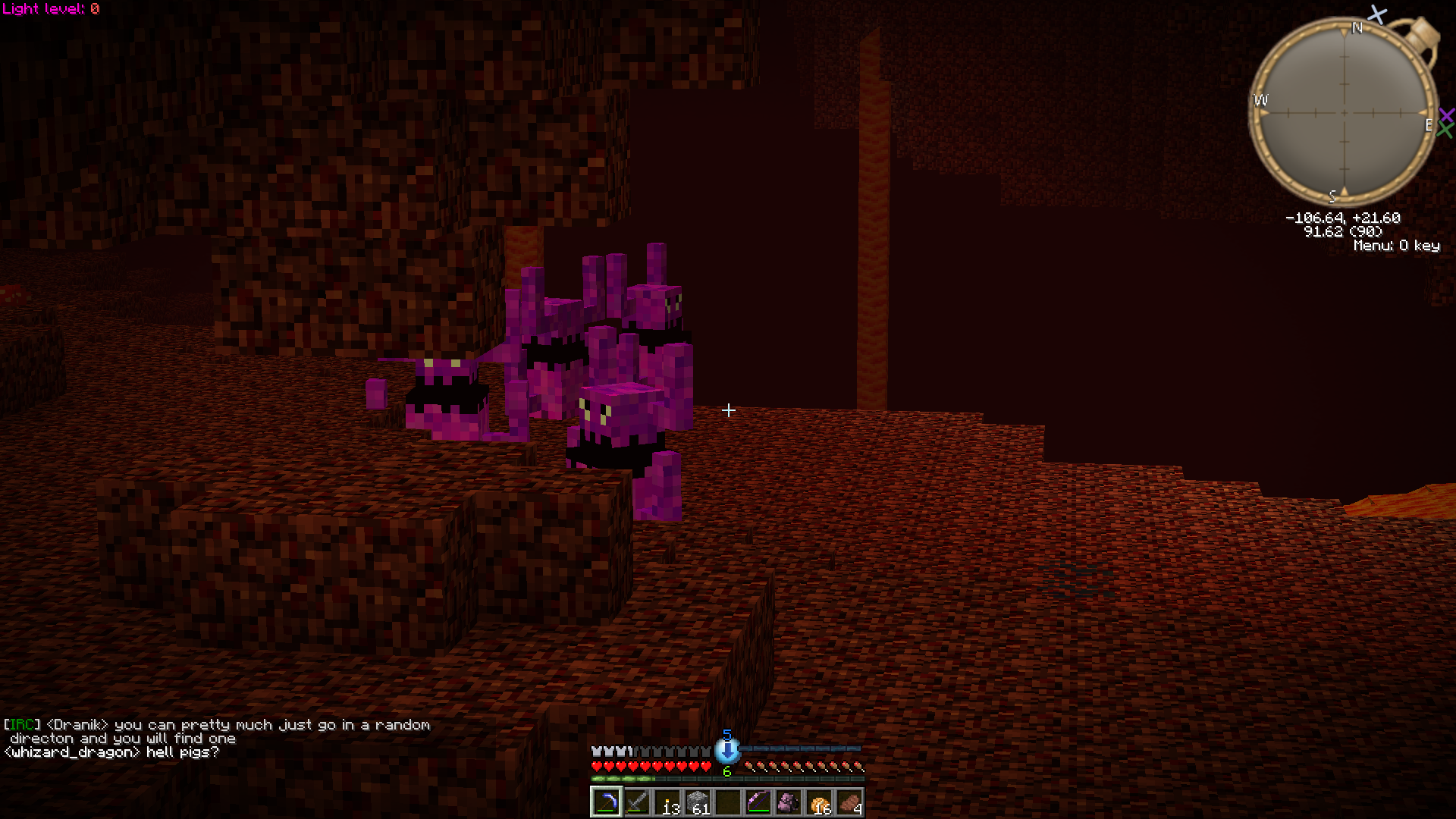This screenshot has width=1456, height=819.
Task: Click the green X waypoint marker
Action: (x=1445, y=130)
